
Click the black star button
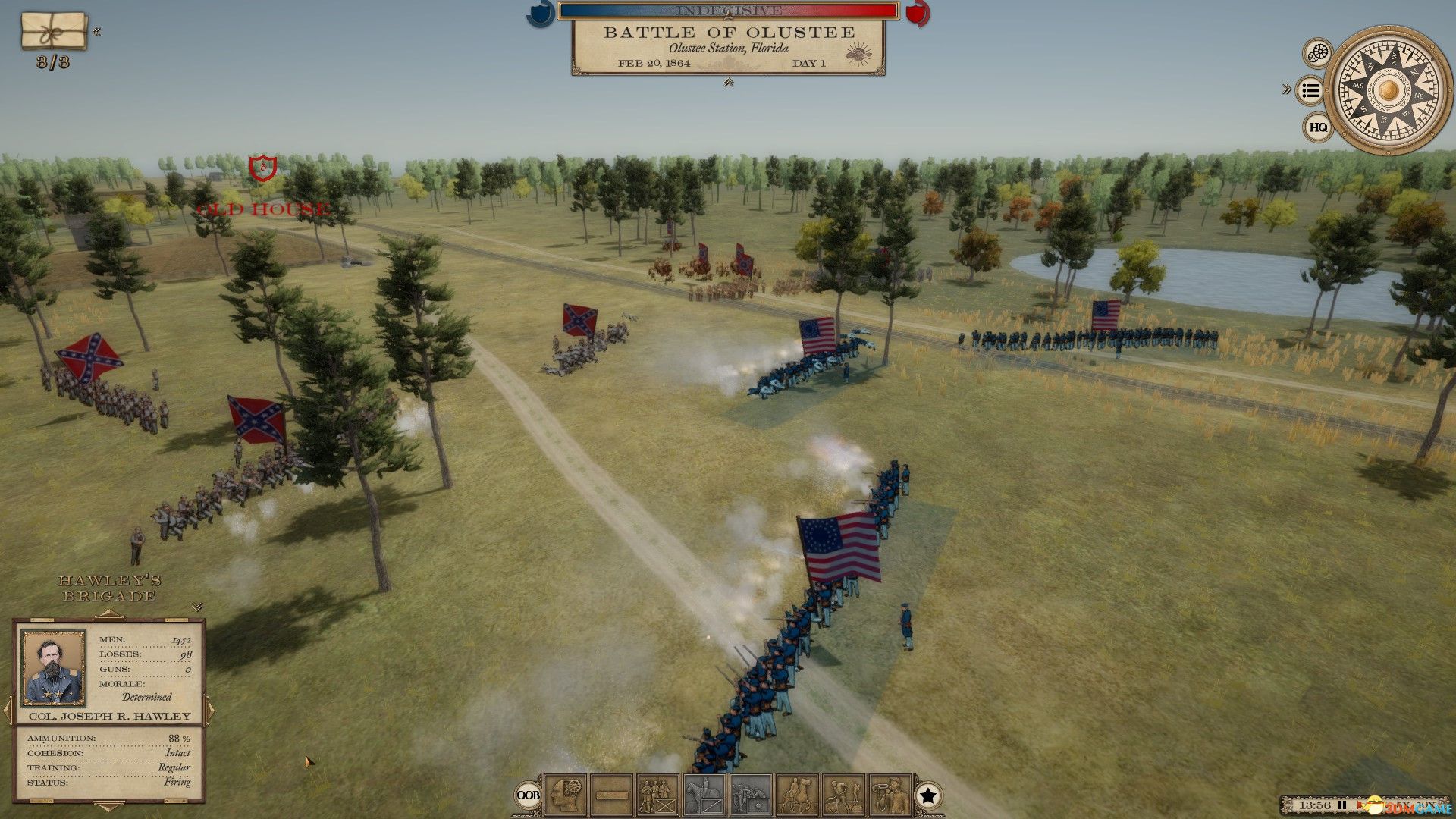pyautogui.click(x=928, y=795)
